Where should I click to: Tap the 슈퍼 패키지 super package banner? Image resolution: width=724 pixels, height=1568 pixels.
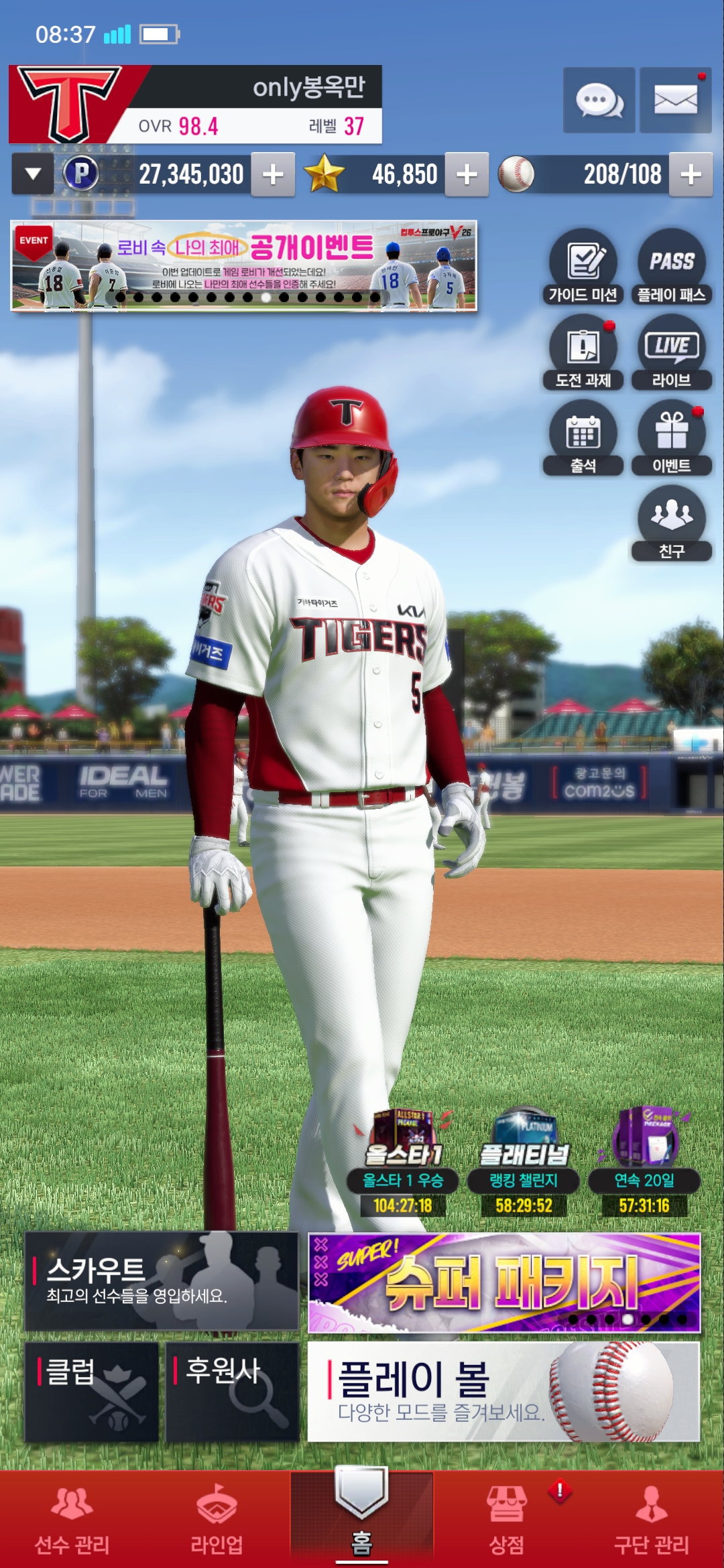click(504, 1283)
